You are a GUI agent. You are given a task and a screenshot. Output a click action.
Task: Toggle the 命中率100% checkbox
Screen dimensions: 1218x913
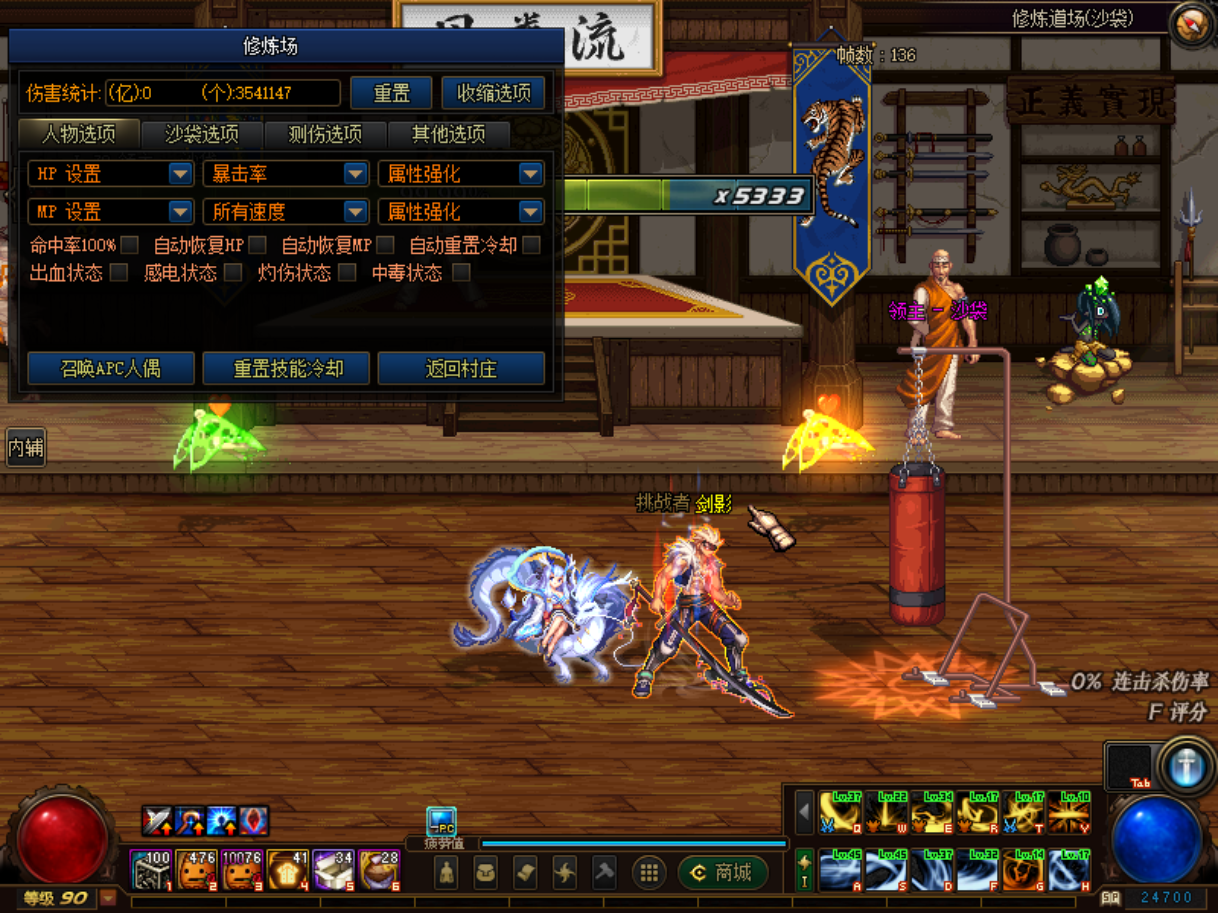(130, 245)
